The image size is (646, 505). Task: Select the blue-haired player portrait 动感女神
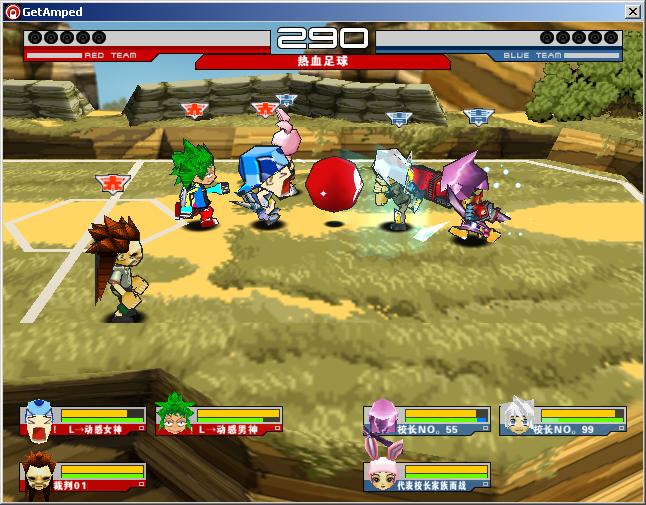(x=37, y=419)
